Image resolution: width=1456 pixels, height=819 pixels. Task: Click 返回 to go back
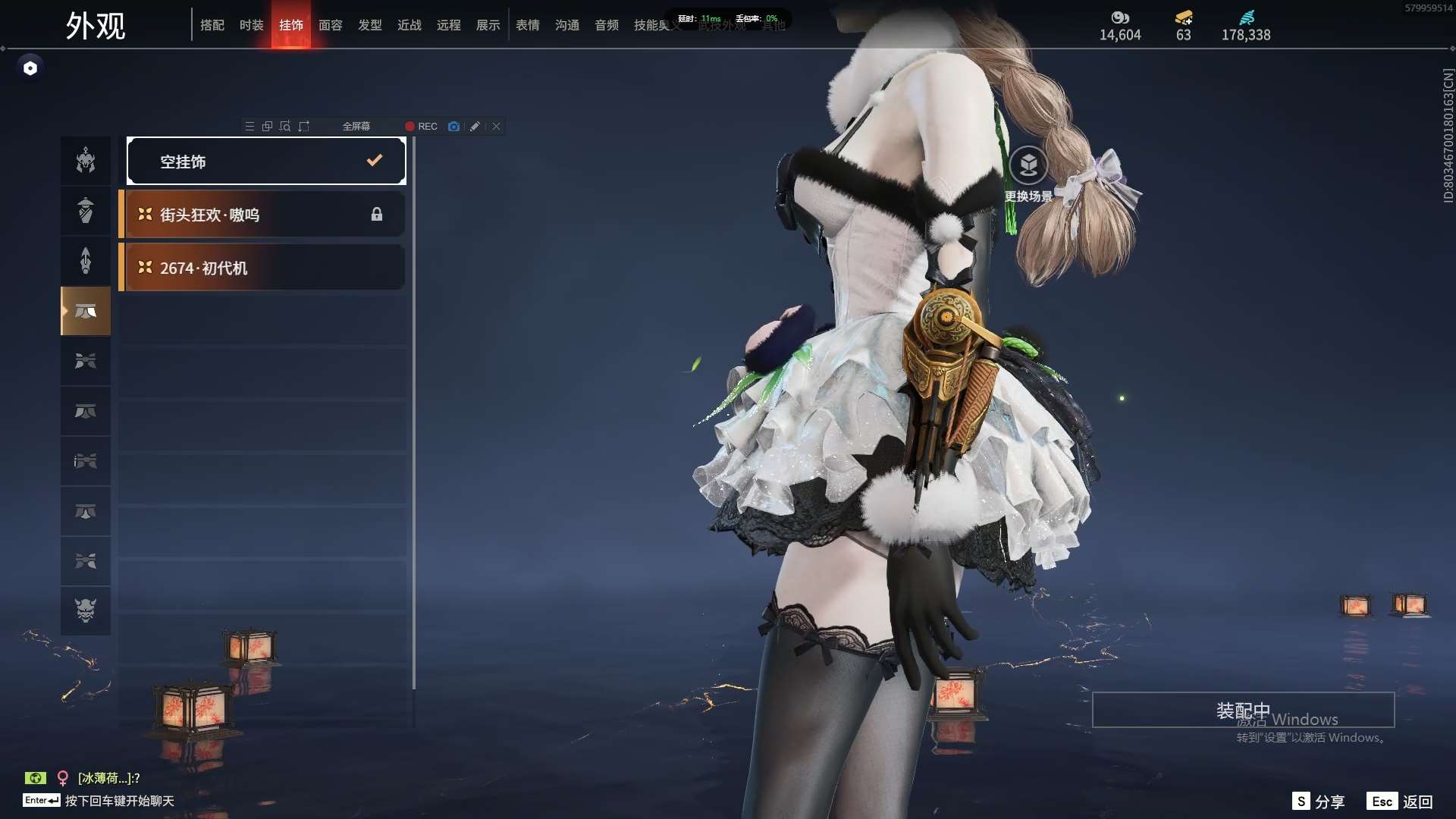tap(1401, 802)
